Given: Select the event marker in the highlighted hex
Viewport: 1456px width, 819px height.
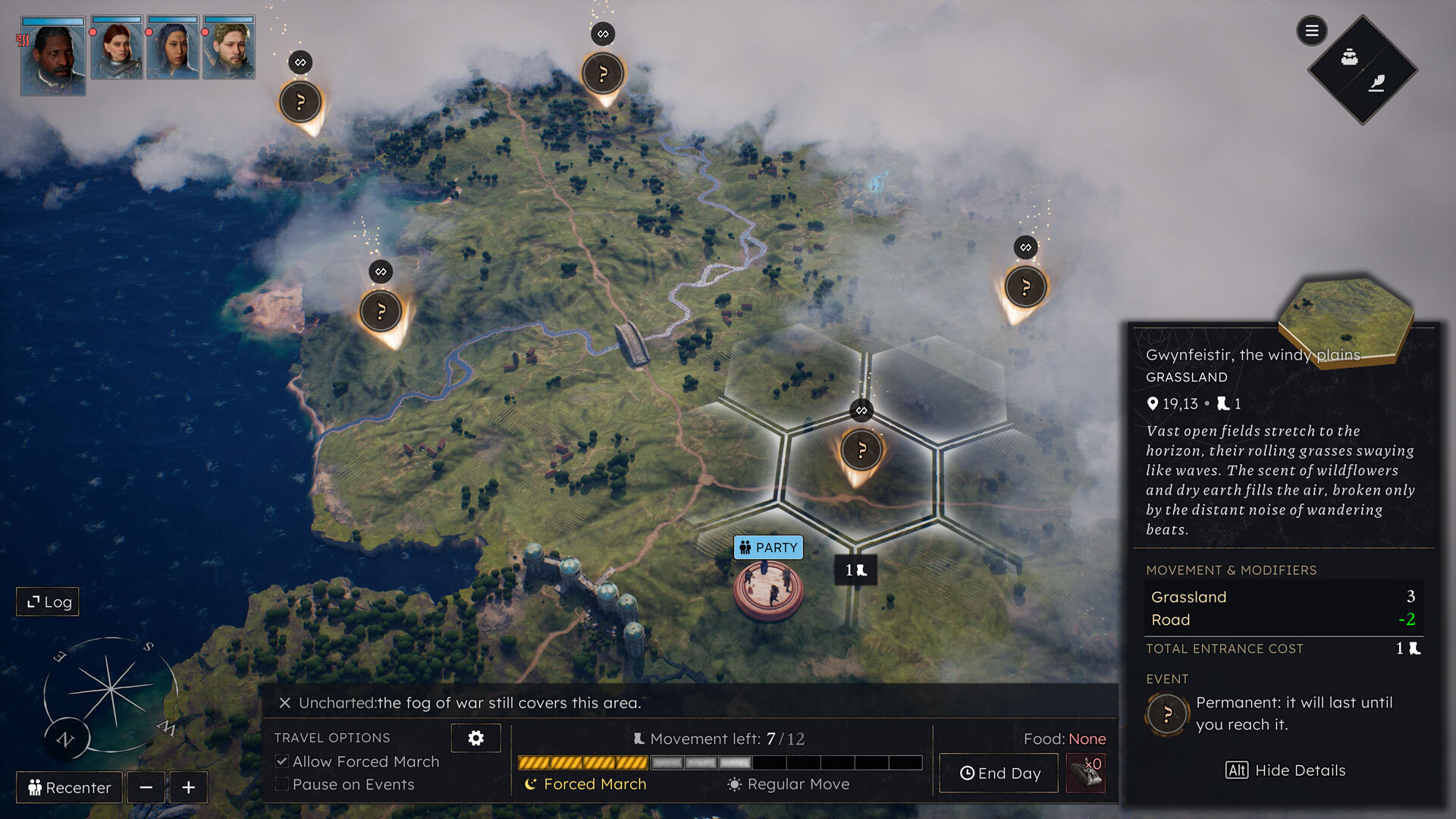Looking at the screenshot, I should click(x=861, y=450).
